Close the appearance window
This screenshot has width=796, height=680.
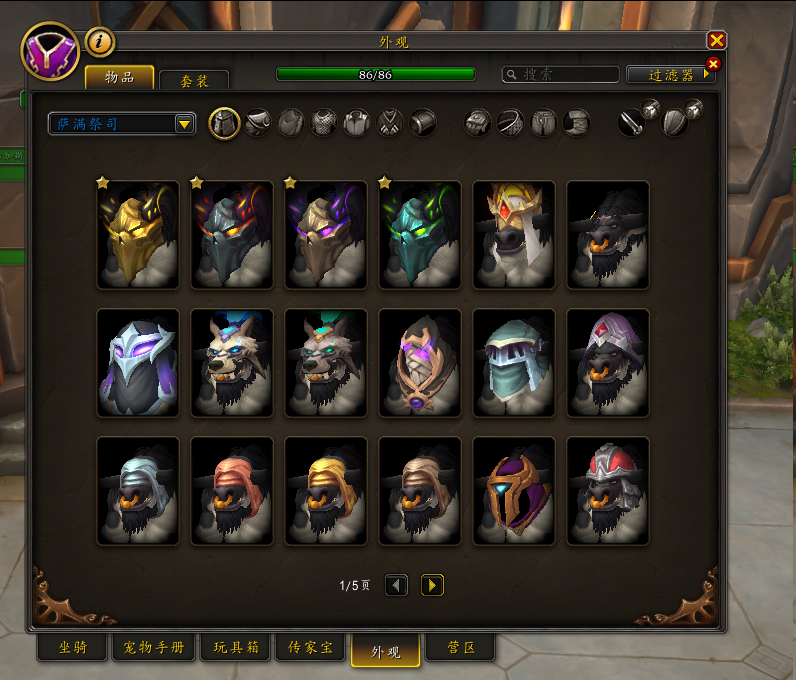click(716, 41)
